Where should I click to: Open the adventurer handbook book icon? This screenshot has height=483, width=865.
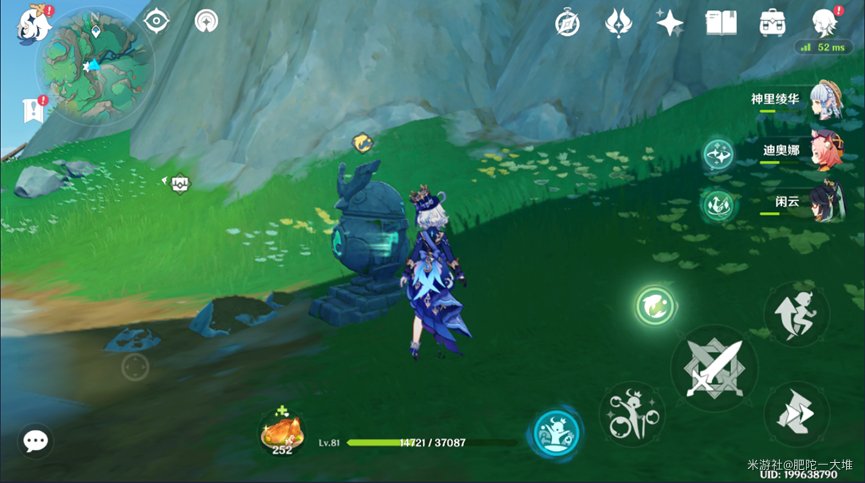pos(721,22)
